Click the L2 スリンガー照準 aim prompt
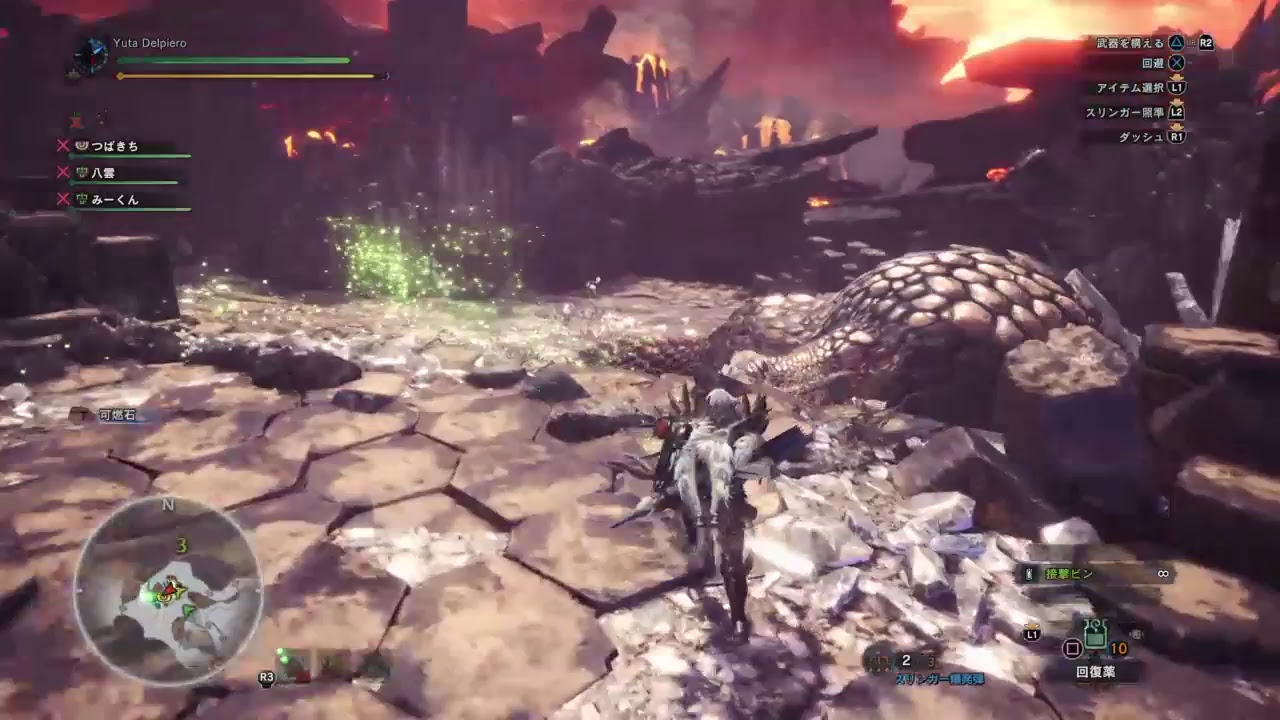Image resolution: width=1280 pixels, height=720 pixels. tap(1177, 110)
